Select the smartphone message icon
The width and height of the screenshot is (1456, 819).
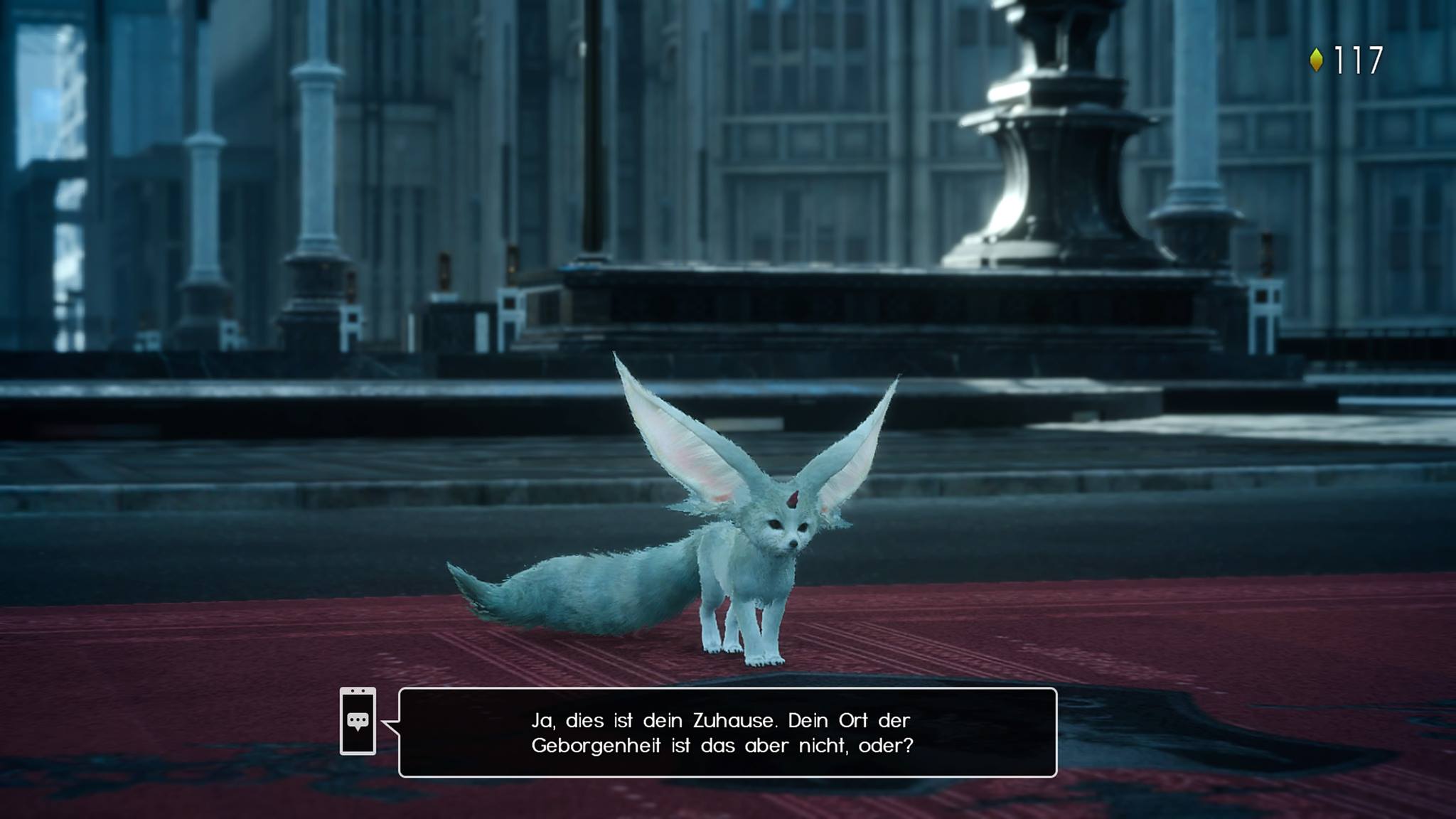coord(358,721)
